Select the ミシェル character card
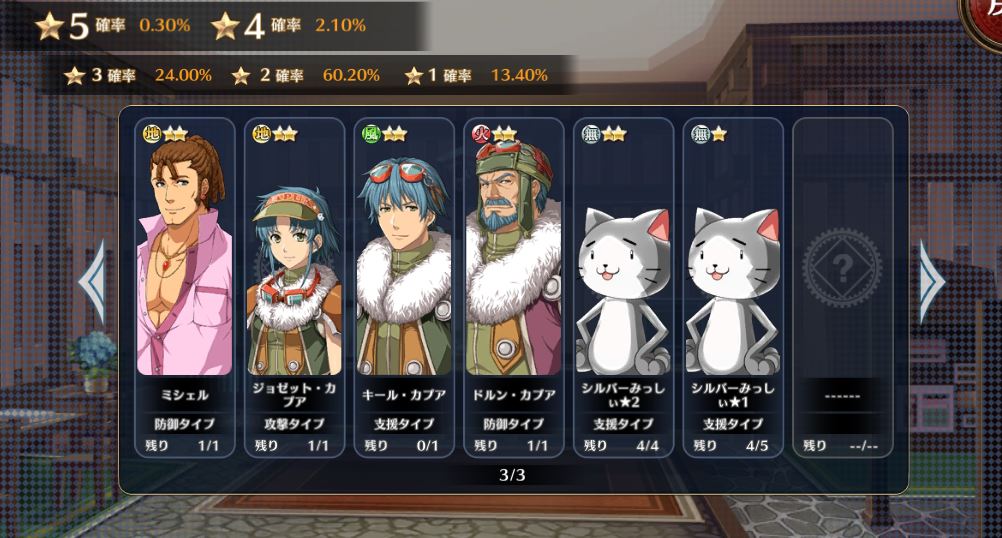The width and height of the screenshot is (1002, 538). (184, 287)
